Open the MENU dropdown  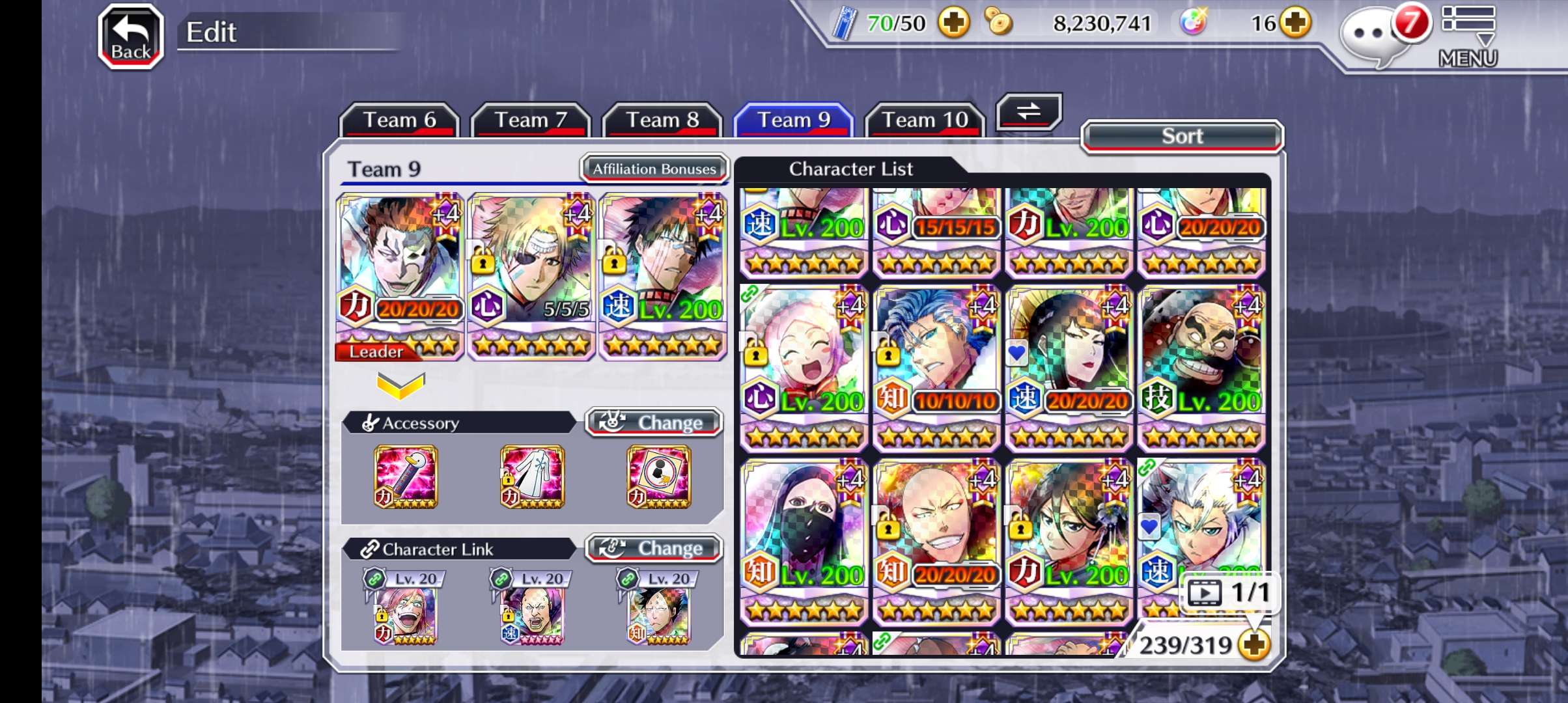pyautogui.click(x=1468, y=36)
